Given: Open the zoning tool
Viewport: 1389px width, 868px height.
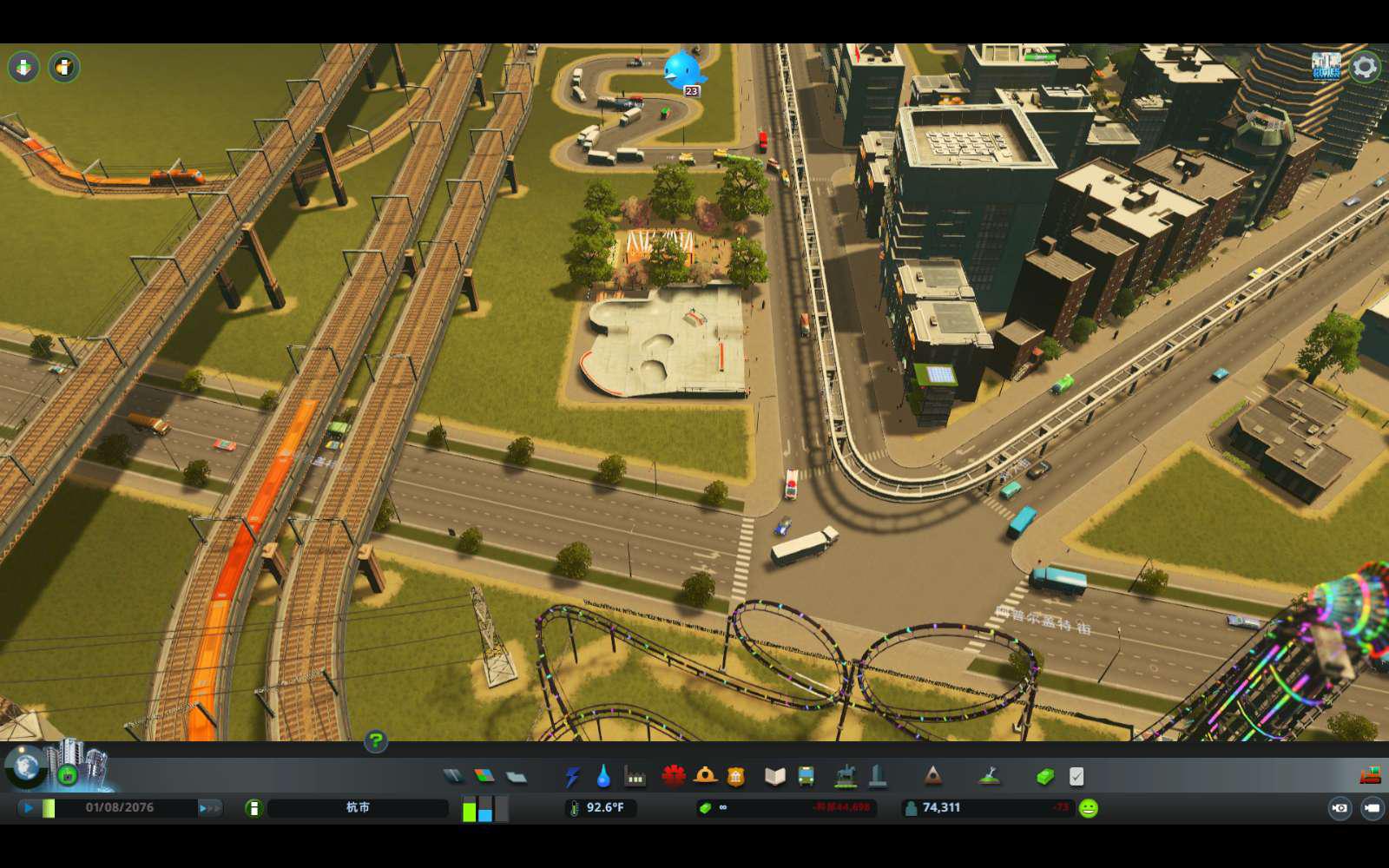Looking at the screenshot, I should [484, 776].
